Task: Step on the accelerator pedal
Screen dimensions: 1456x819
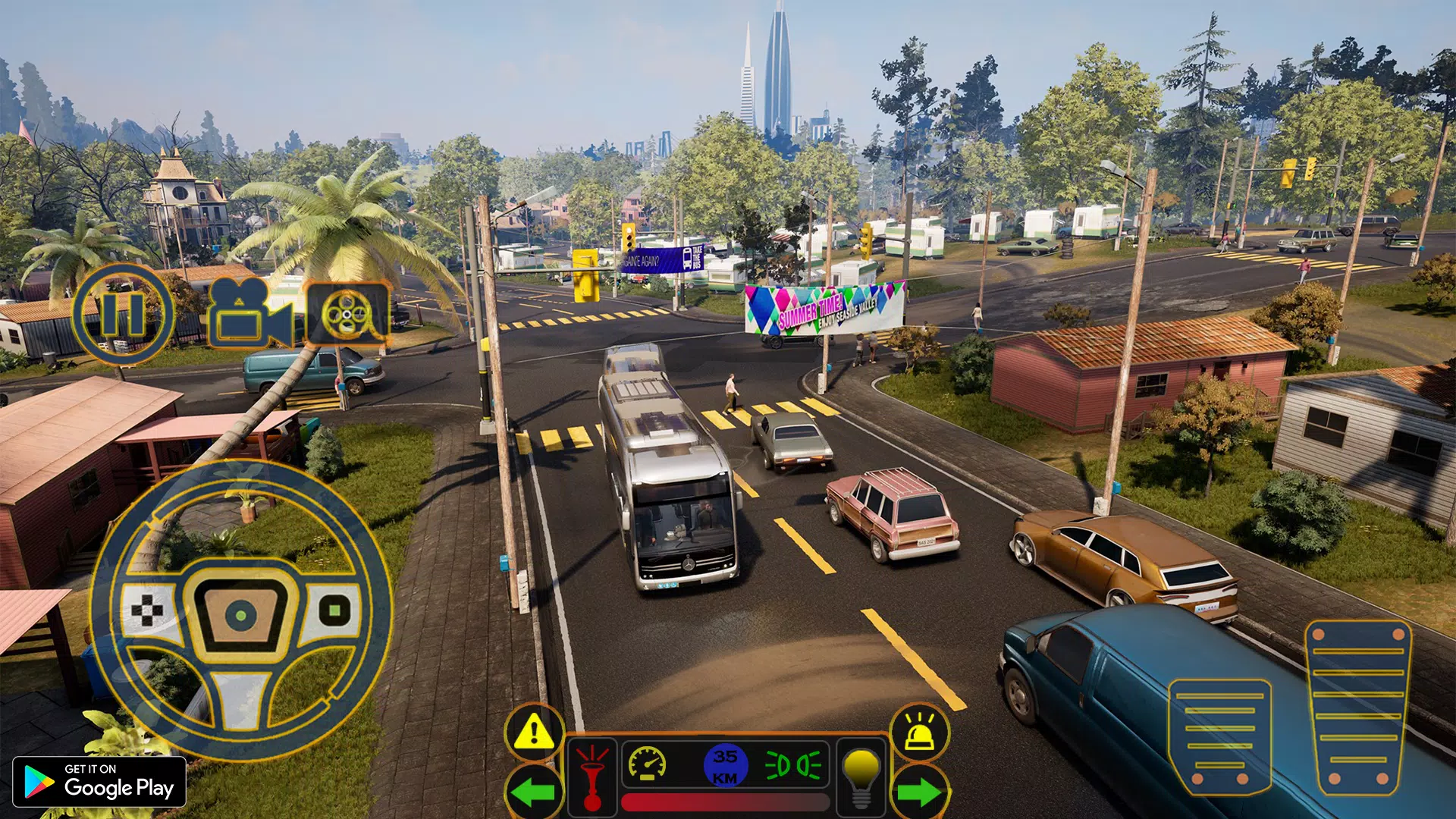Action: tap(1357, 707)
